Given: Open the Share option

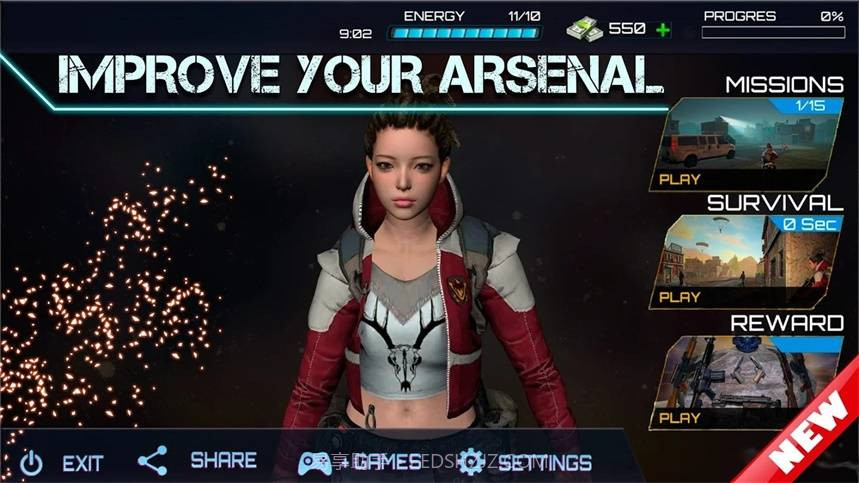Looking at the screenshot, I should click(x=197, y=461).
